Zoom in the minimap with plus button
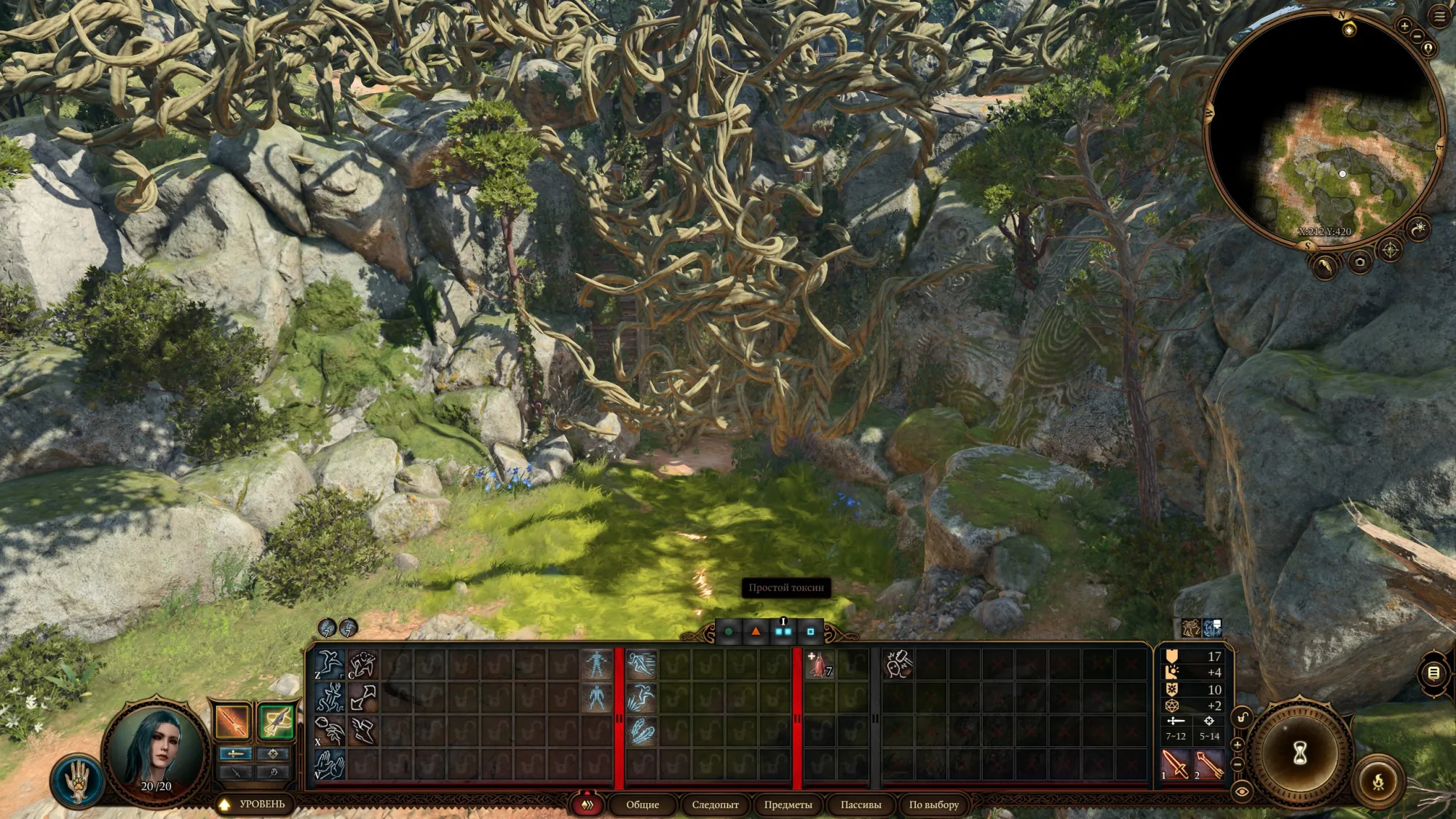This screenshot has height=819, width=1456. click(x=1404, y=26)
